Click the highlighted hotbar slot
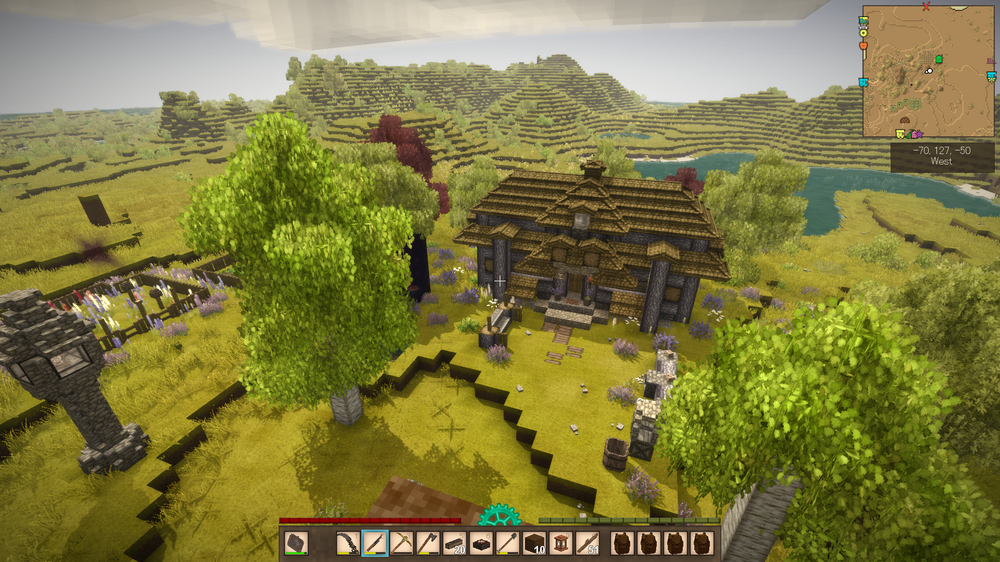This screenshot has width=1000, height=562. click(x=375, y=543)
